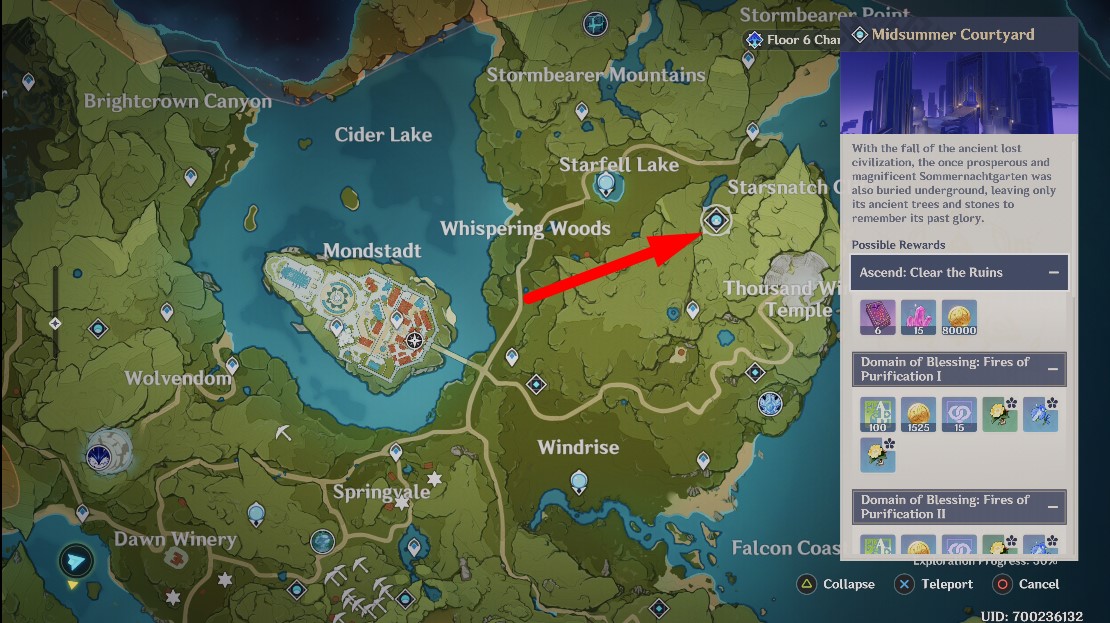This screenshot has height=623, width=1110.
Task: Select the domain marker near Wolvendom
Action: [98, 328]
